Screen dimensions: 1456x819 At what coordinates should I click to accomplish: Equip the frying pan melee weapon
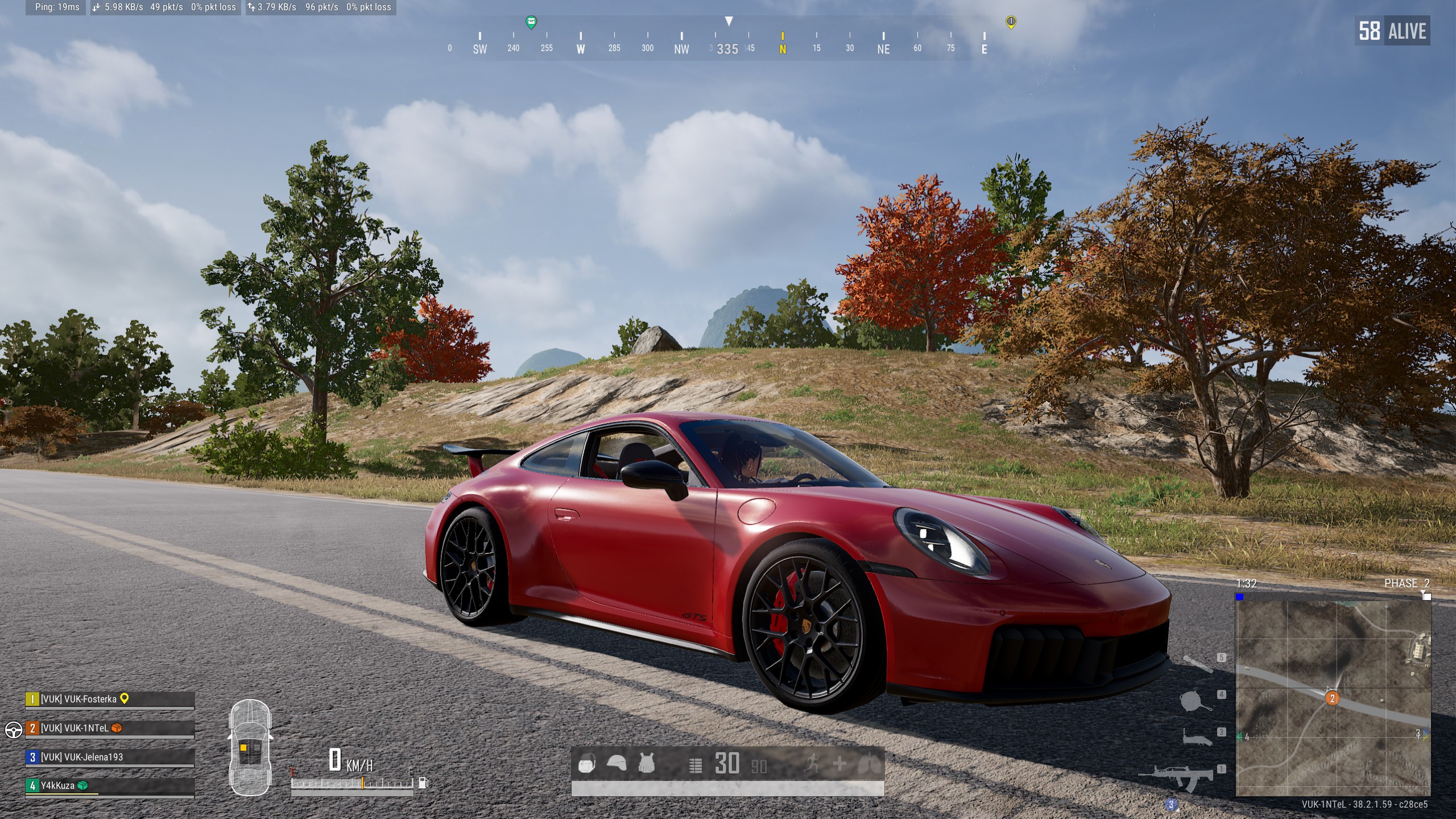1194,701
